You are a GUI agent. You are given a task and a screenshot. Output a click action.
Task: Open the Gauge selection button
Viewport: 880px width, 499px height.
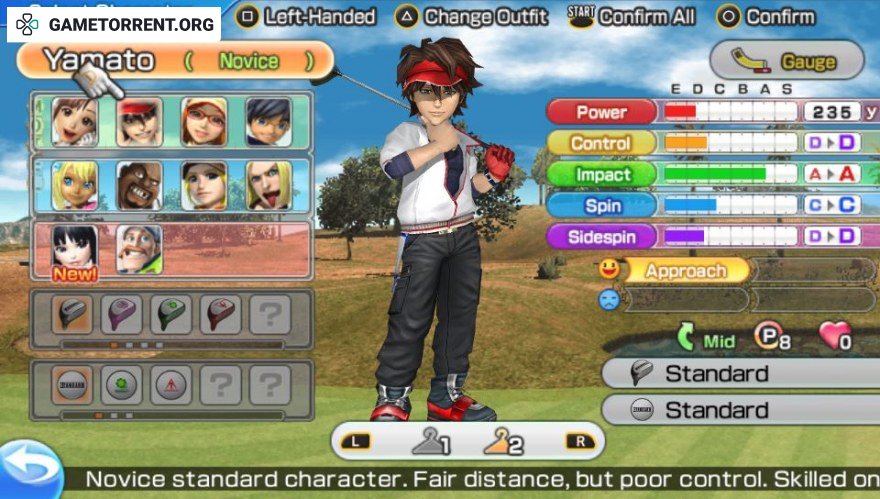point(787,61)
